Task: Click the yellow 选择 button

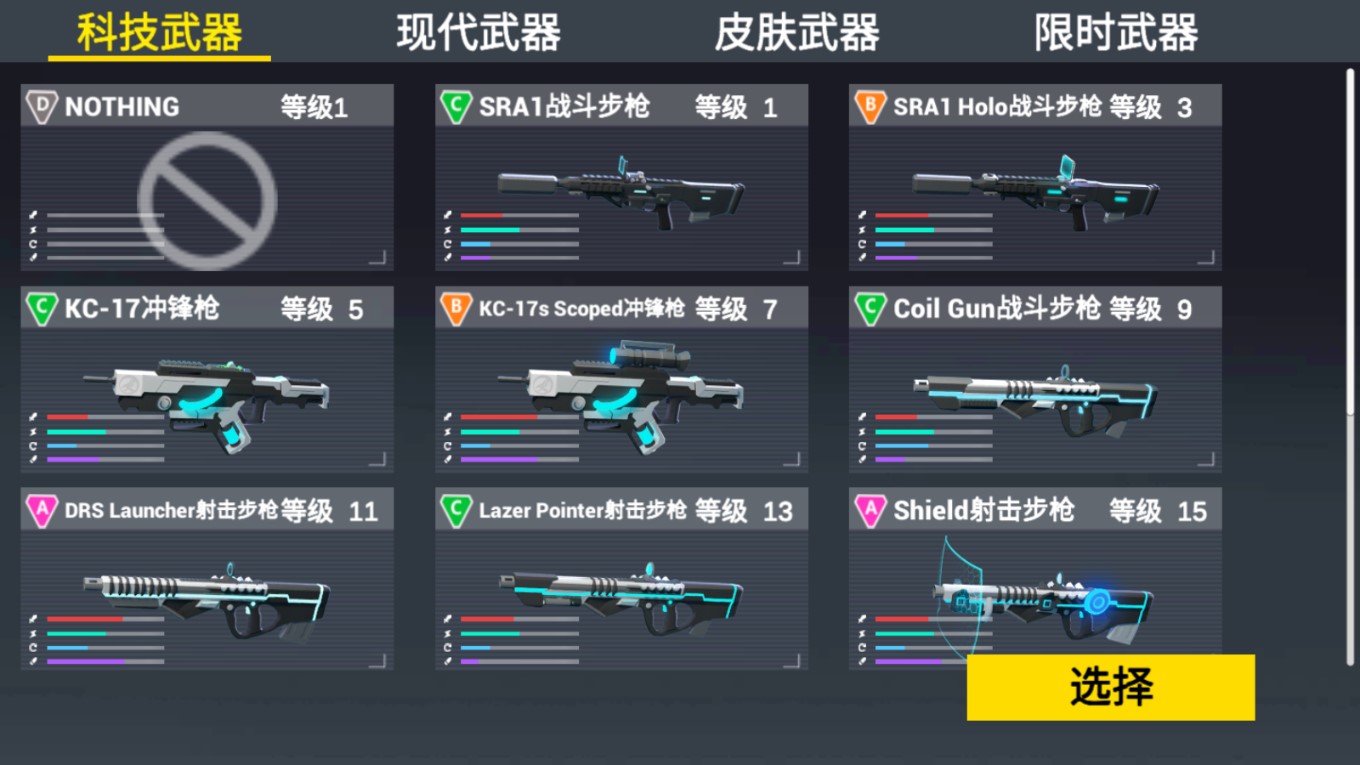Action: point(1110,687)
